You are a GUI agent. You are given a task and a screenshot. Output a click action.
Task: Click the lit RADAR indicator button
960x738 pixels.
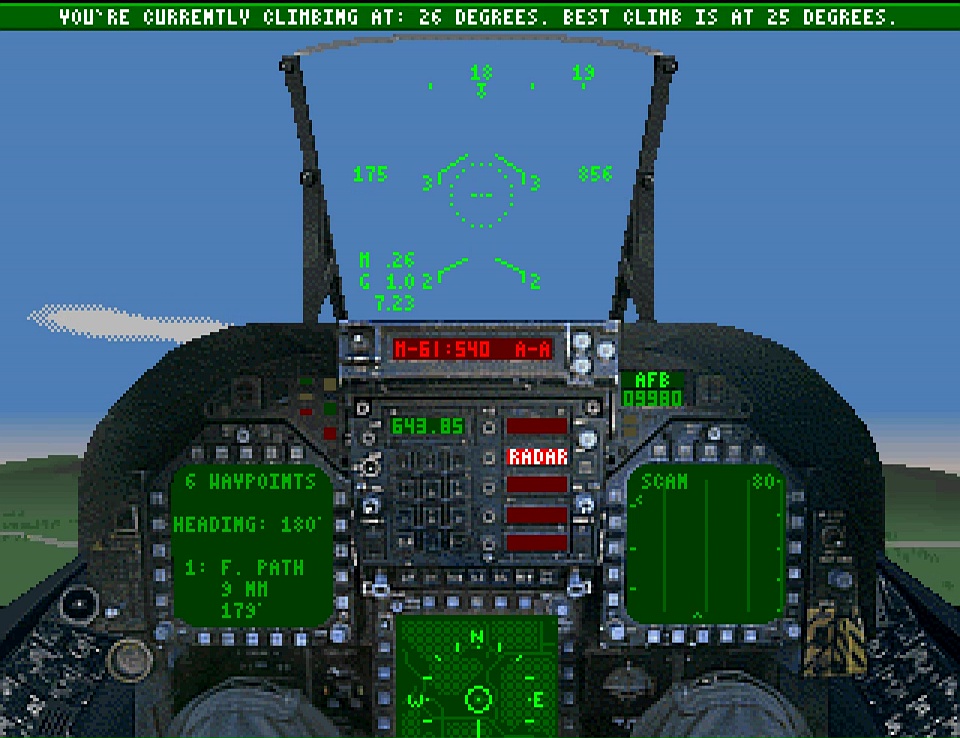point(537,457)
